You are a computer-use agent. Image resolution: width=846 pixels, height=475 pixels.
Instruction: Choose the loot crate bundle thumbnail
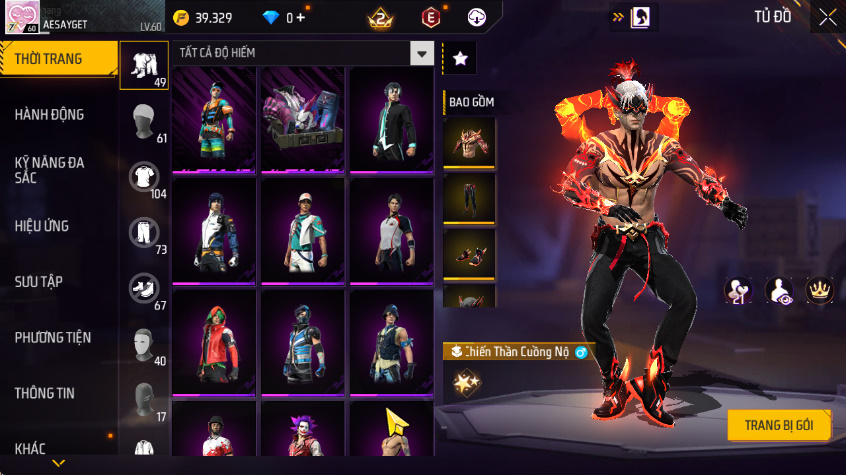tap(302, 119)
